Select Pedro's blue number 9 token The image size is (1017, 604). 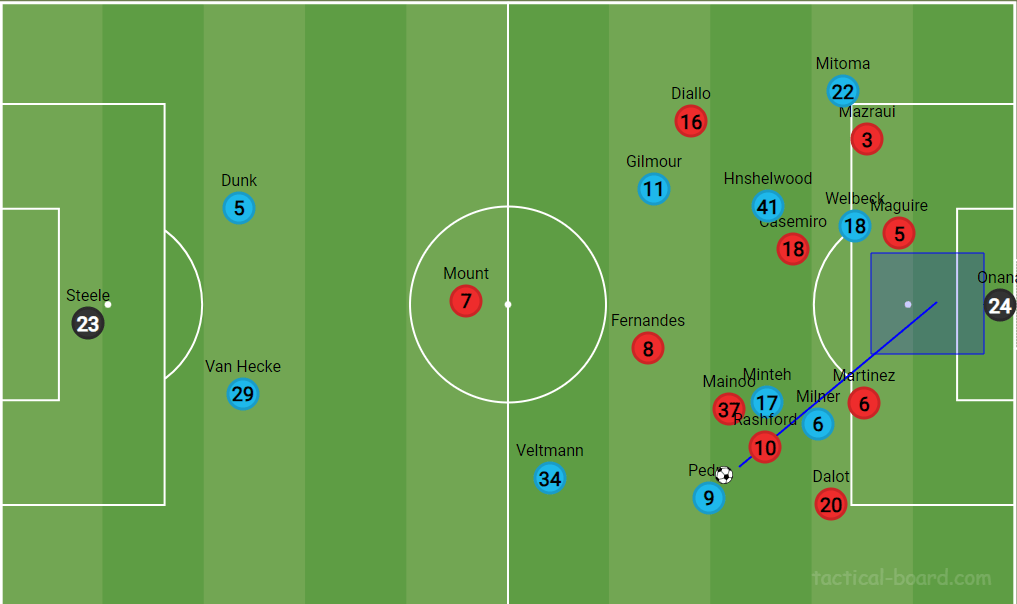708,497
